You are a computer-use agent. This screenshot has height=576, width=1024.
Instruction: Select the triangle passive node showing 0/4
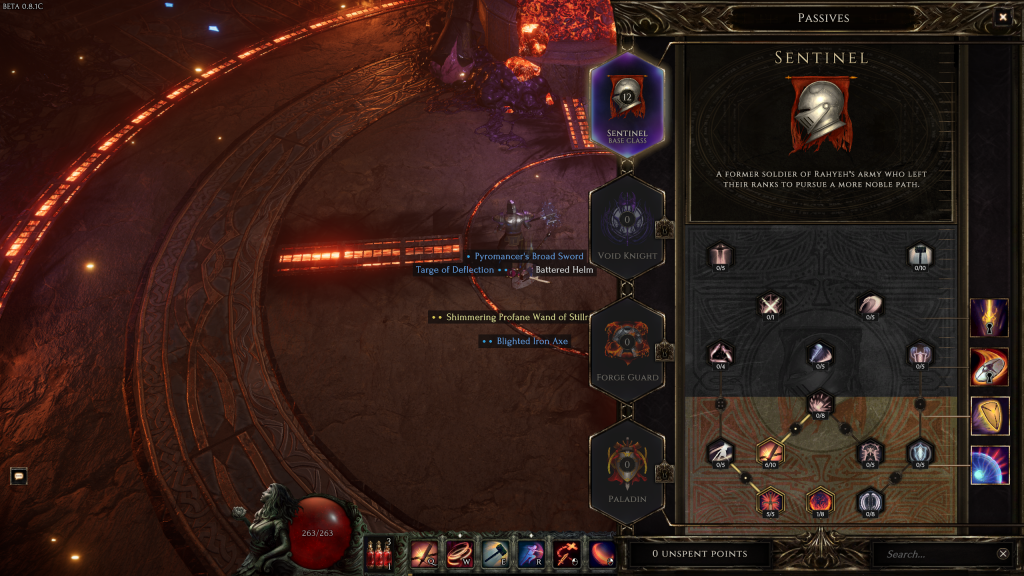[x=720, y=352]
